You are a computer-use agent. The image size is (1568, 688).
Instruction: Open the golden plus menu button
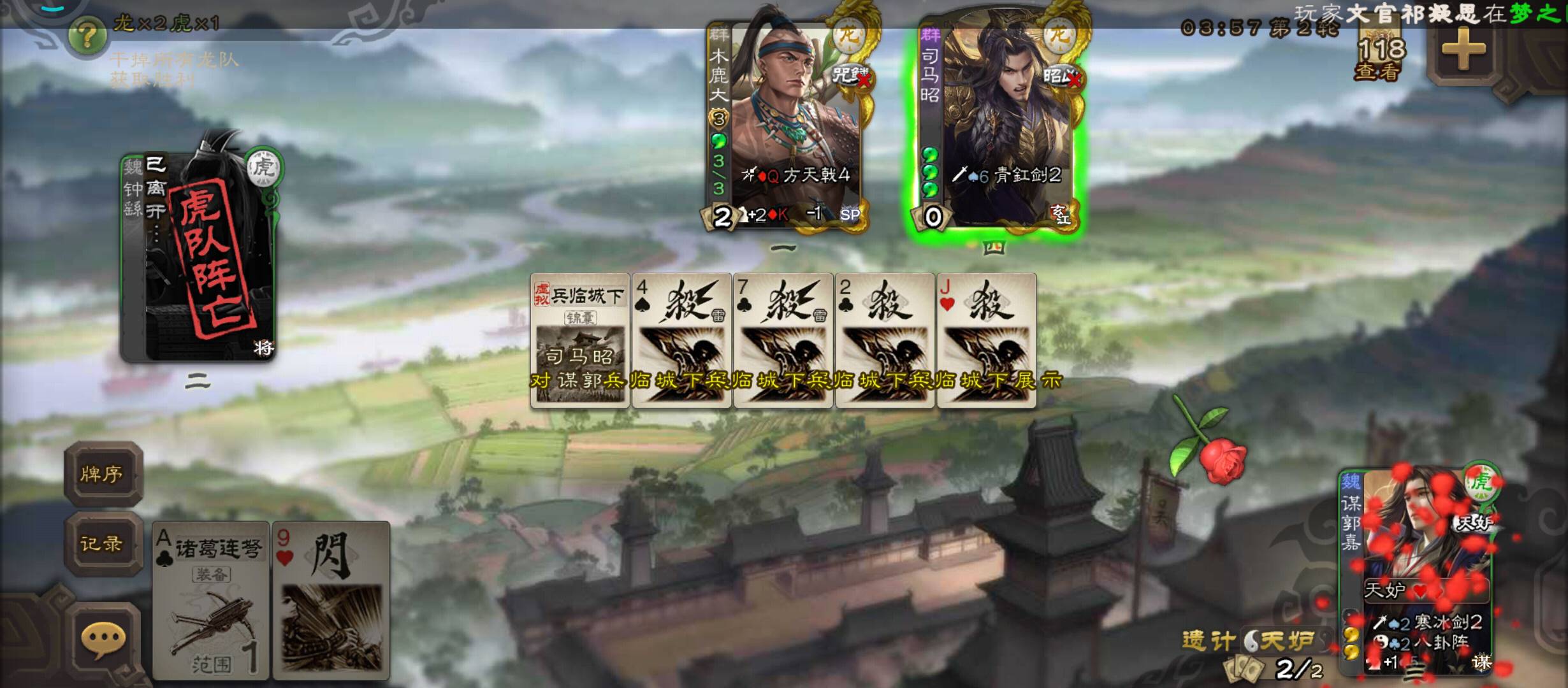1463,48
